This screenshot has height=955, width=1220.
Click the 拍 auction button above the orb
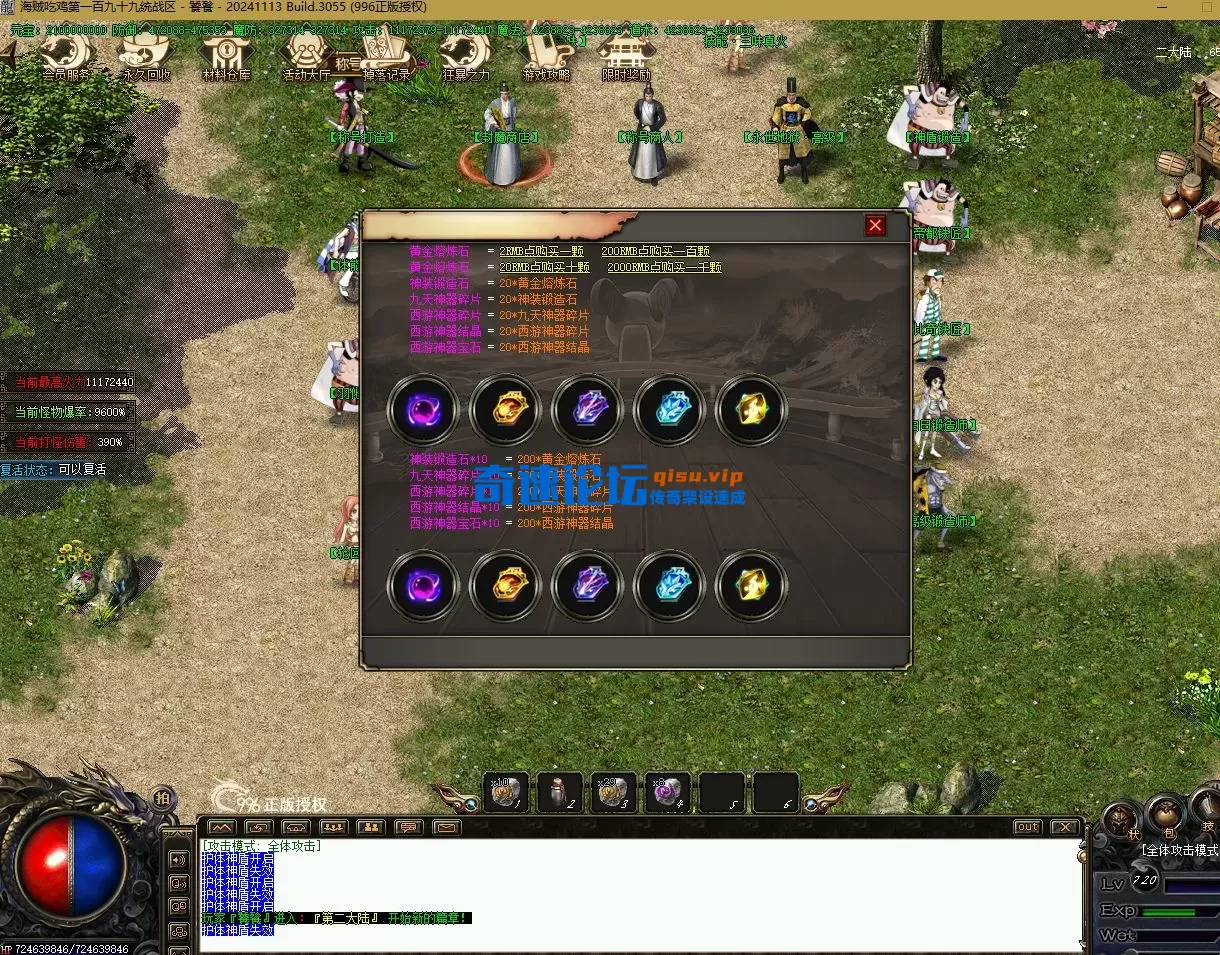click(162, 797)
